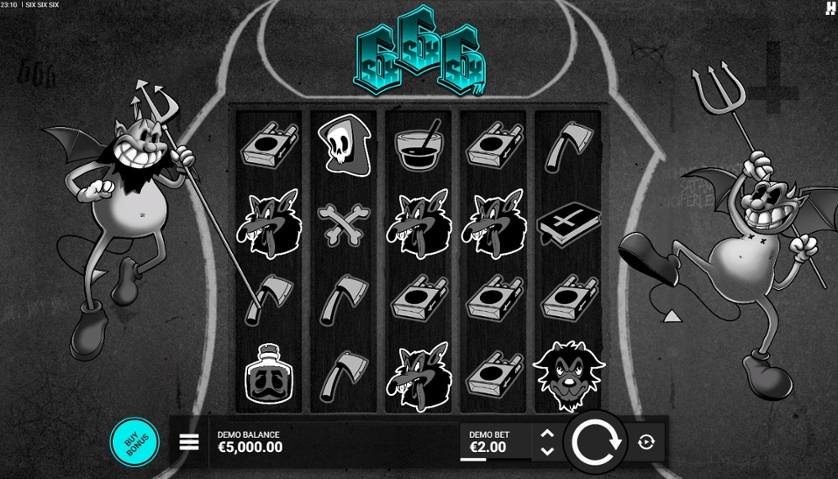
Task: Decrease the demo bet with down arrow
Action: (547, 451)
